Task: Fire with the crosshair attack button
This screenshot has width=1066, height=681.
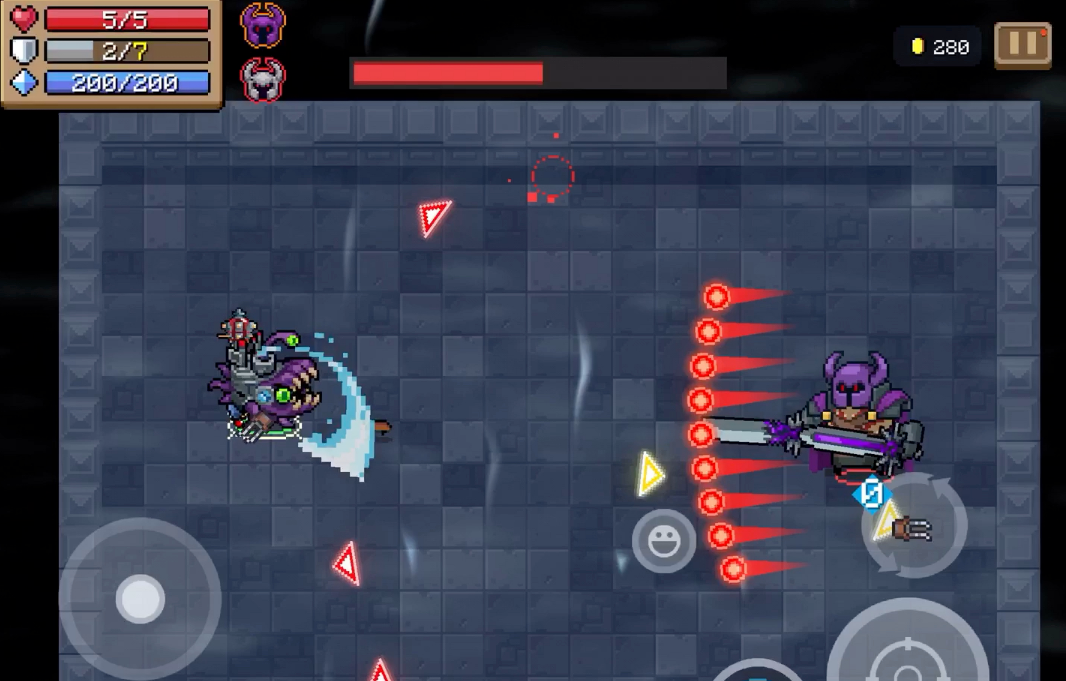Action: pos(908,650)
